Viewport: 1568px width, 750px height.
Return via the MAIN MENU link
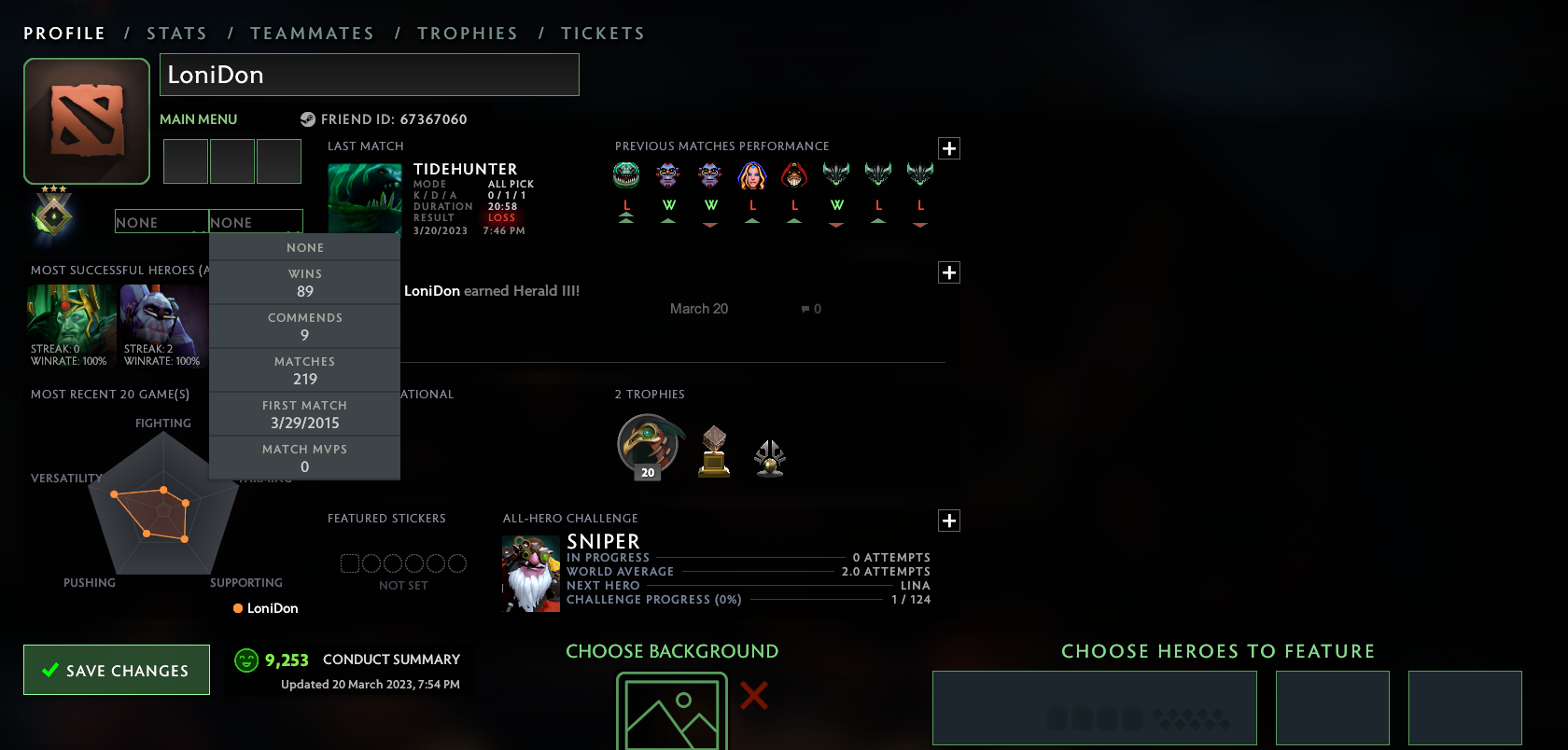point(197,119)
